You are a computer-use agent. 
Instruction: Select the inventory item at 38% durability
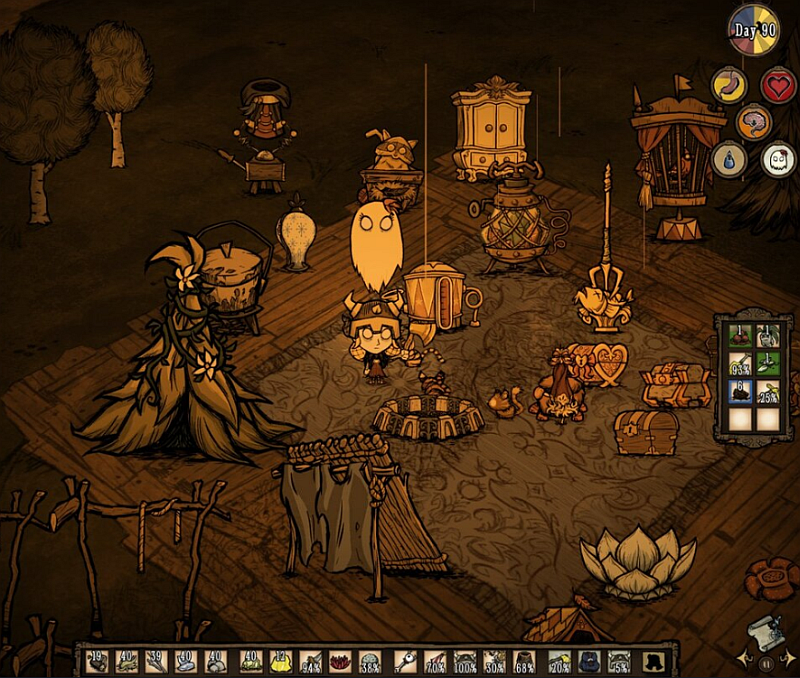[370, 661]
